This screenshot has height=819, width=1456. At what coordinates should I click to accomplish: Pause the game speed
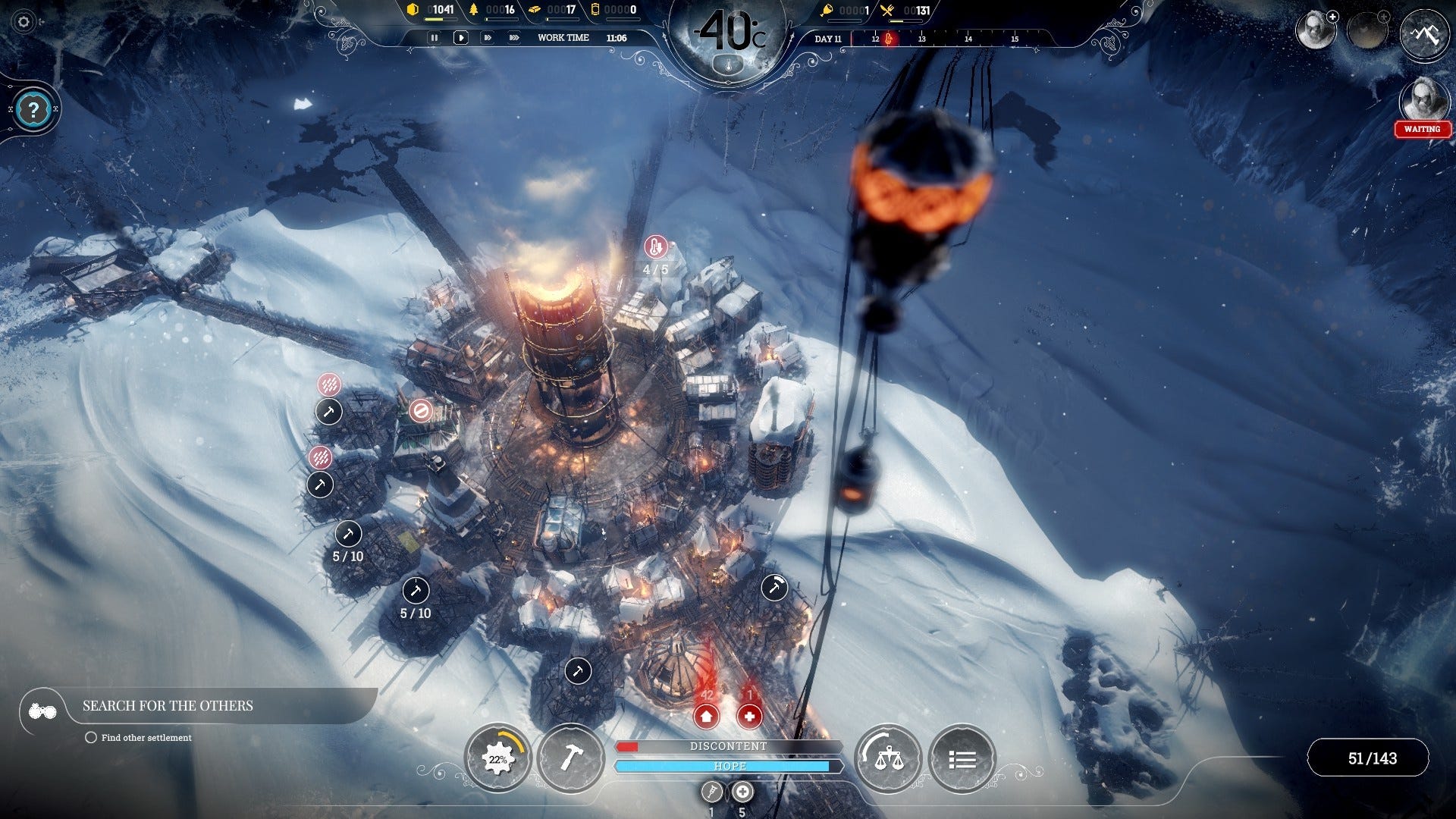click(435, 38)
